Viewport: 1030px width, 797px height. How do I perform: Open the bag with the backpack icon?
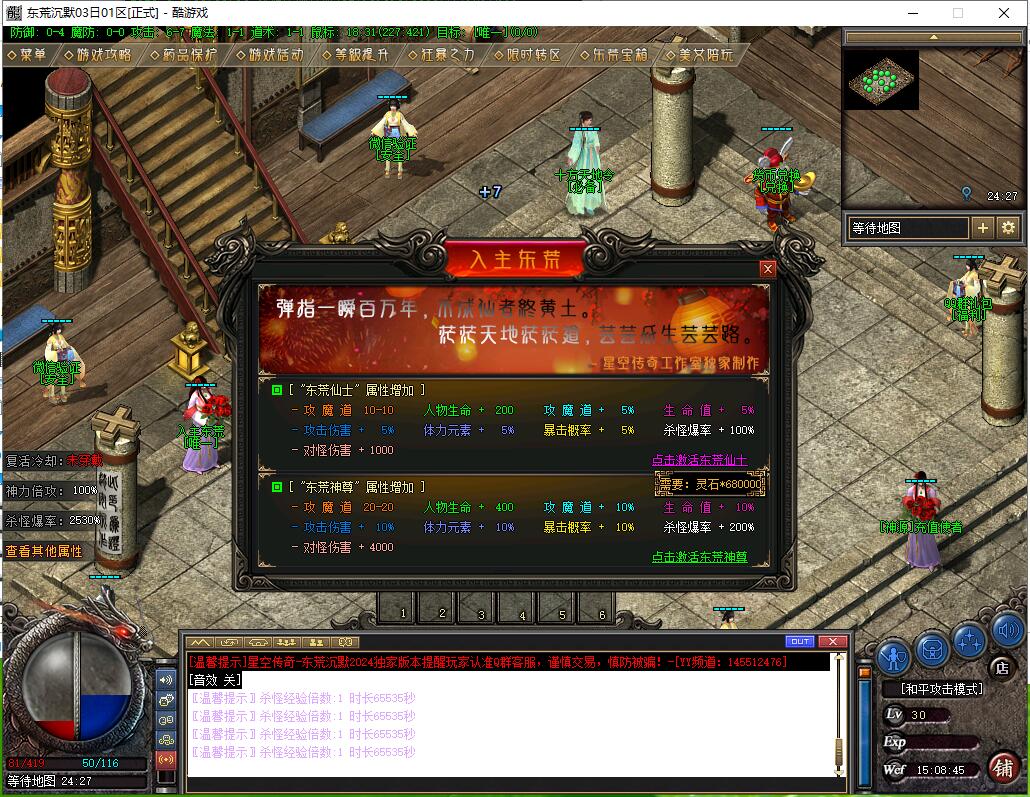click(x=932, y=650)
